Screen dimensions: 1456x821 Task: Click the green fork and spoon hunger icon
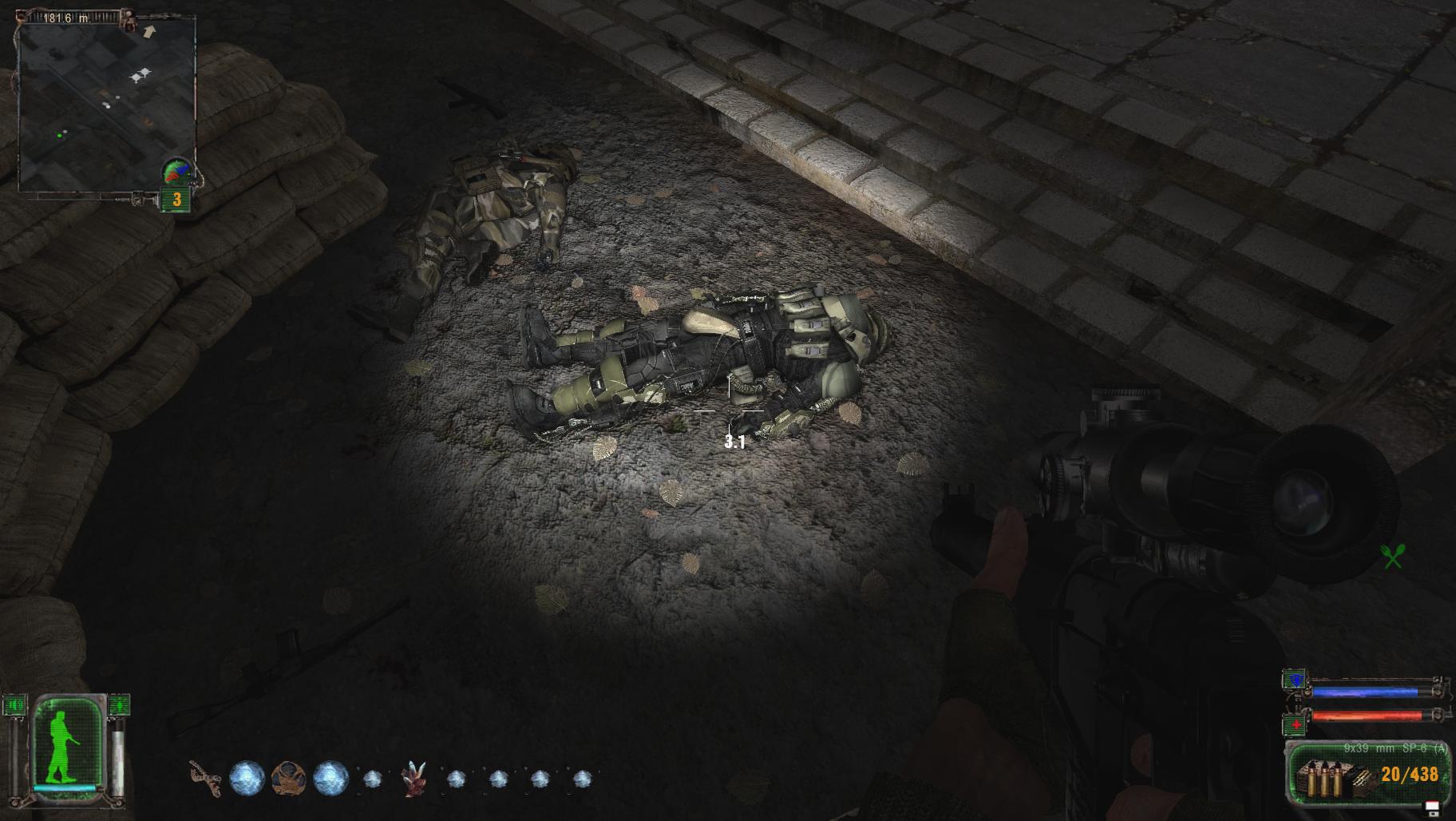point(1393,557)
